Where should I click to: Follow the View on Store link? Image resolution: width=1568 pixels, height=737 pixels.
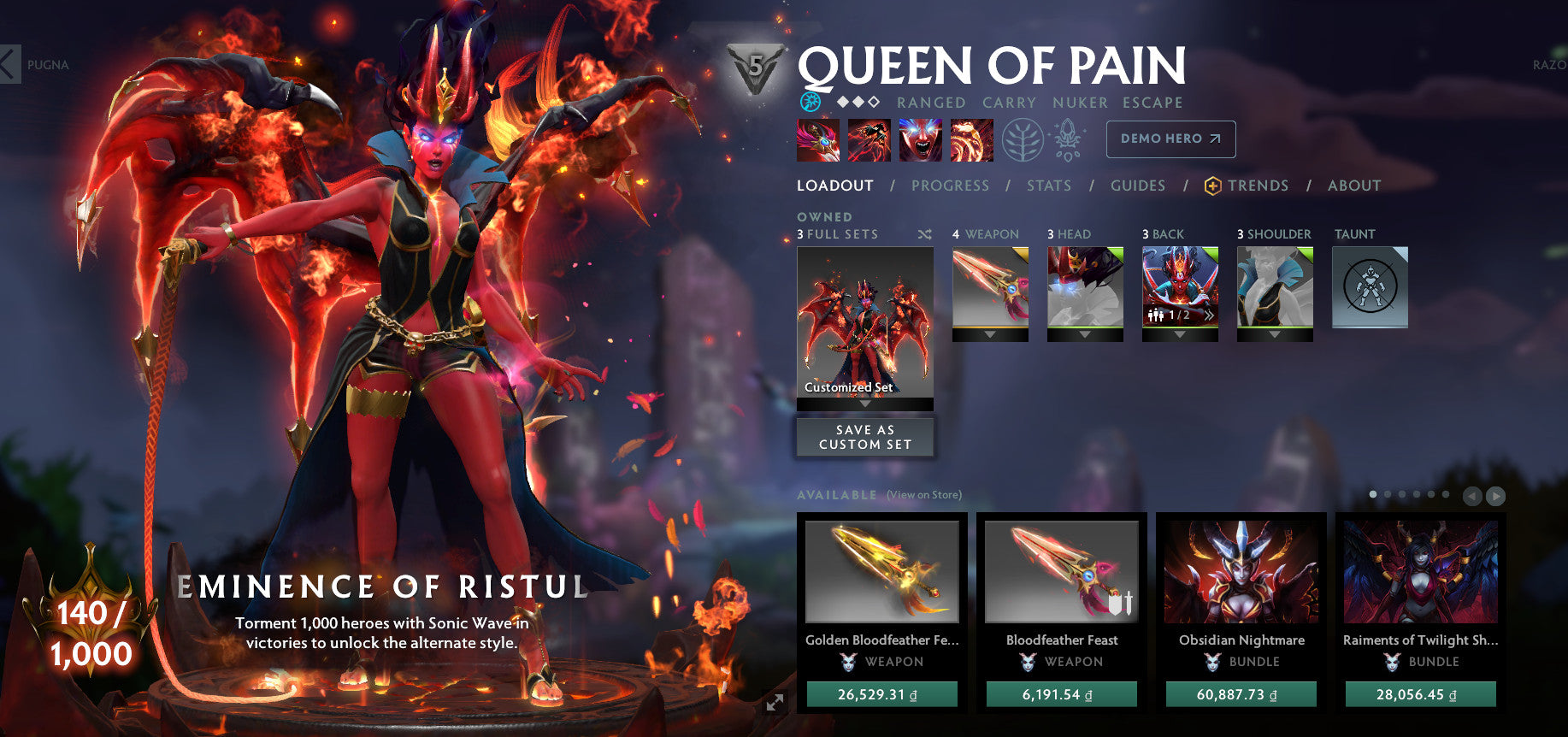pos(923,495)
